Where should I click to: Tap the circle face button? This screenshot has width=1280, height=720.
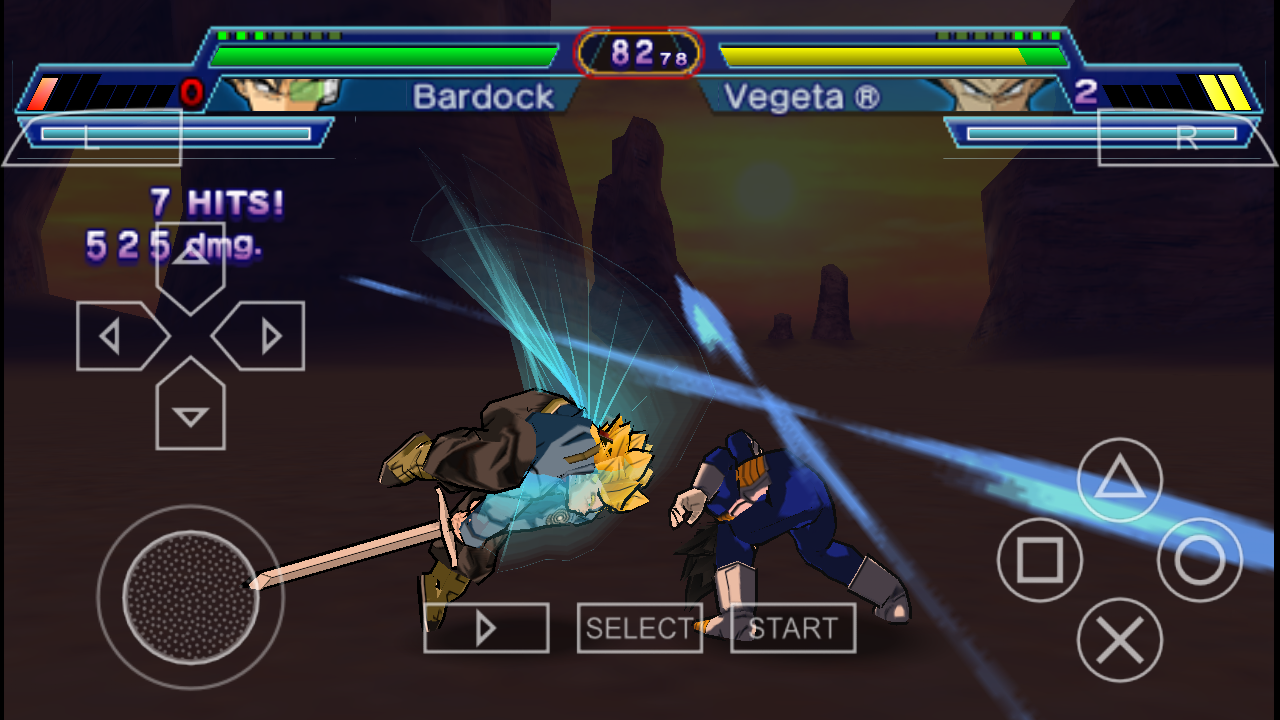(1199, 561)
